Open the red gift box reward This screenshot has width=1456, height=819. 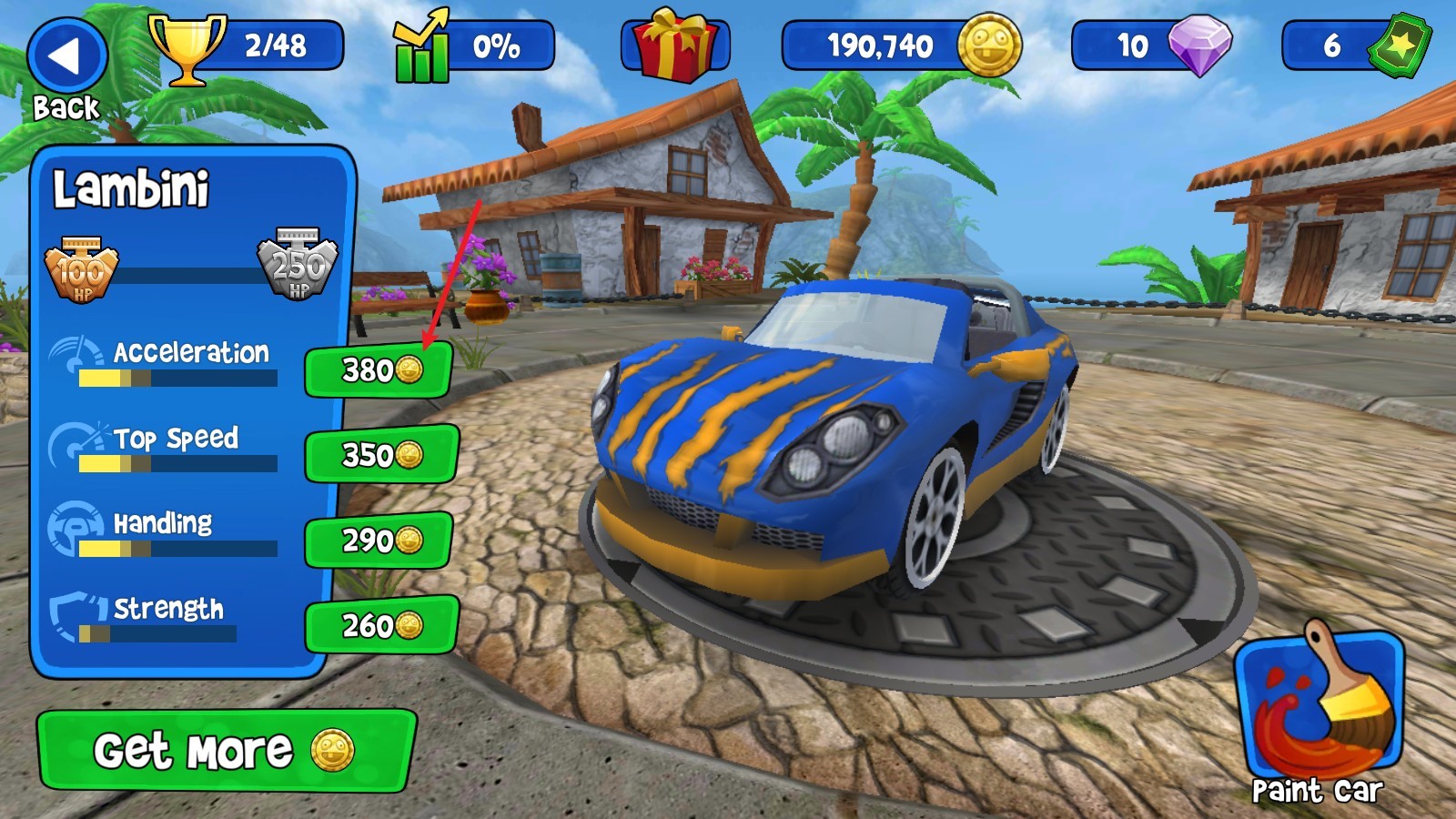click(x=674, y=45)
